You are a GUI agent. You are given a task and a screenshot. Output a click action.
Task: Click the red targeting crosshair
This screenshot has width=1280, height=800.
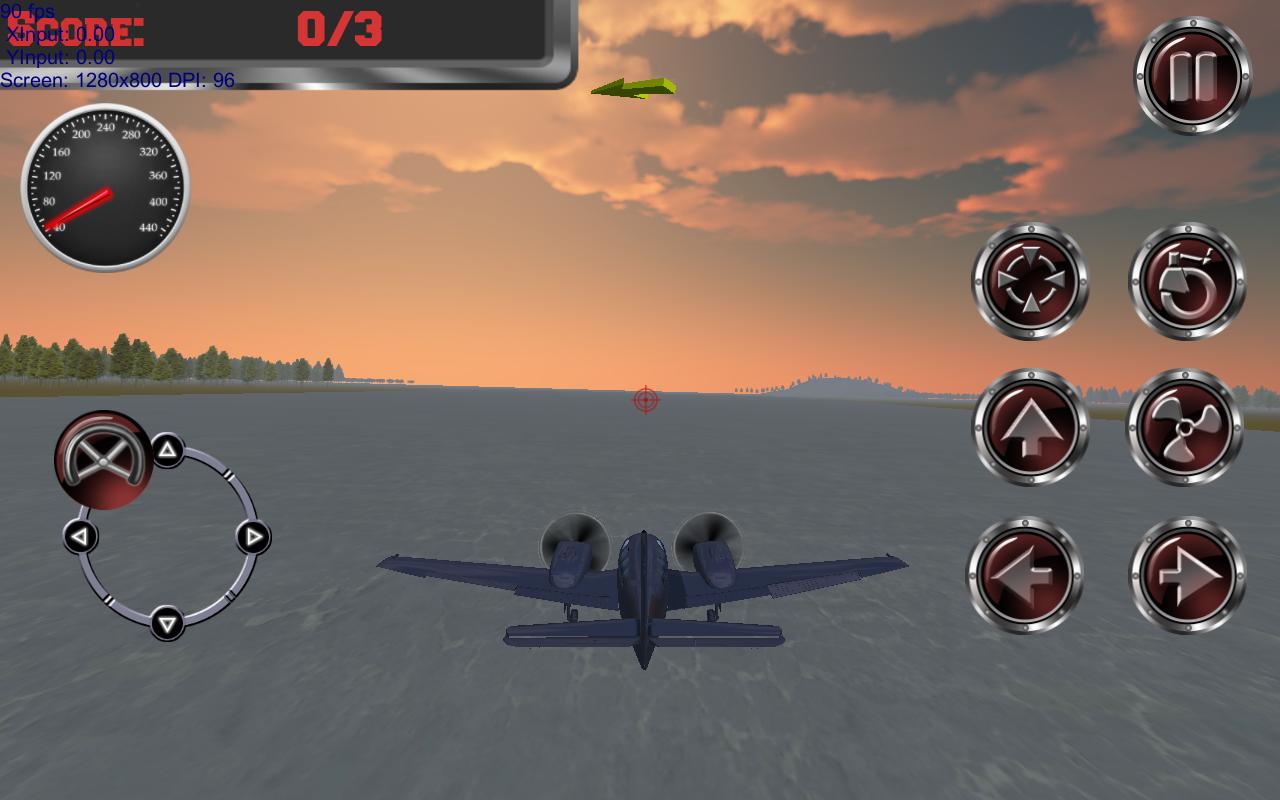click(644, 400)
